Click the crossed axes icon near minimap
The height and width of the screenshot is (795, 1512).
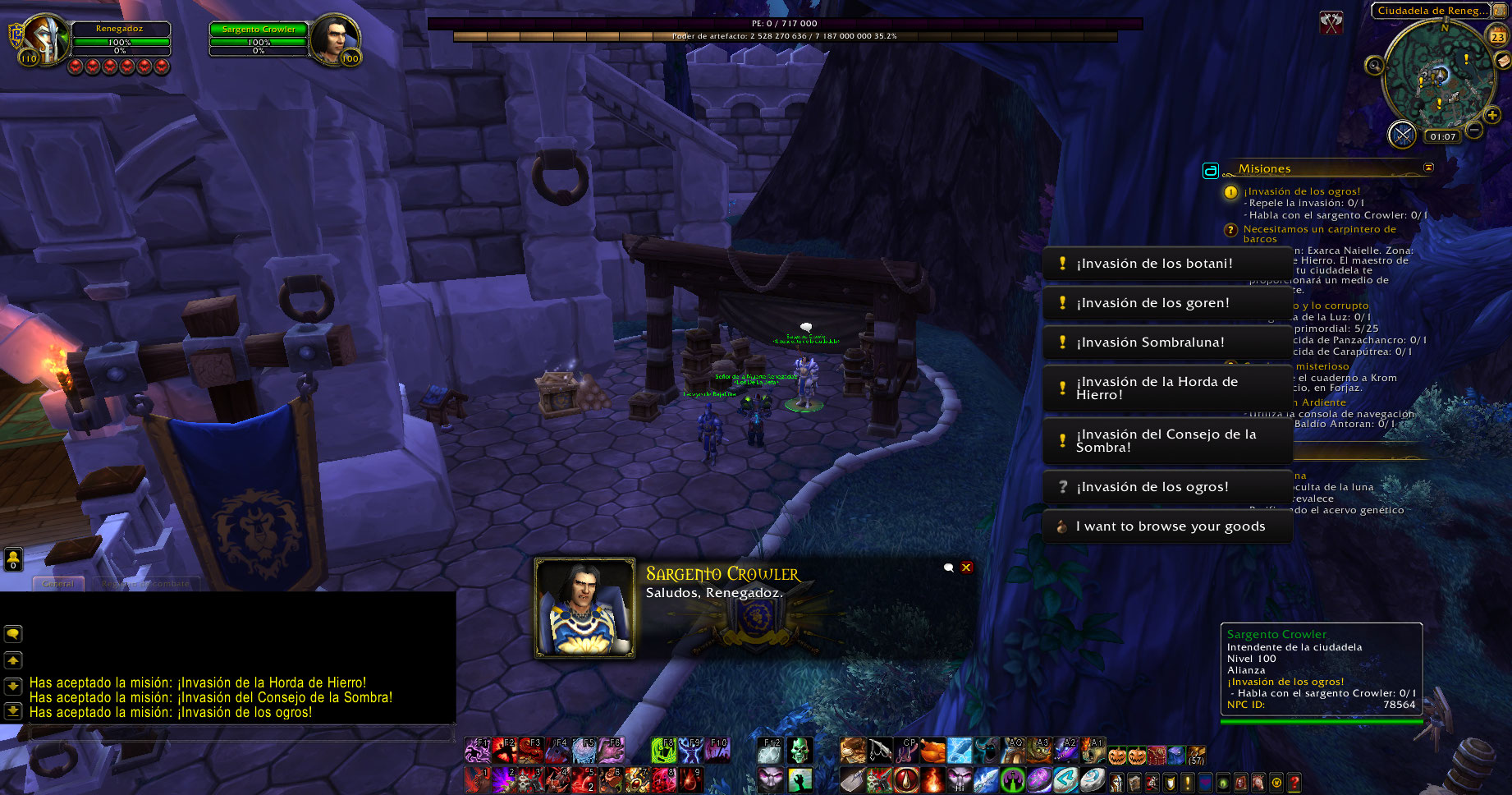1331,23
